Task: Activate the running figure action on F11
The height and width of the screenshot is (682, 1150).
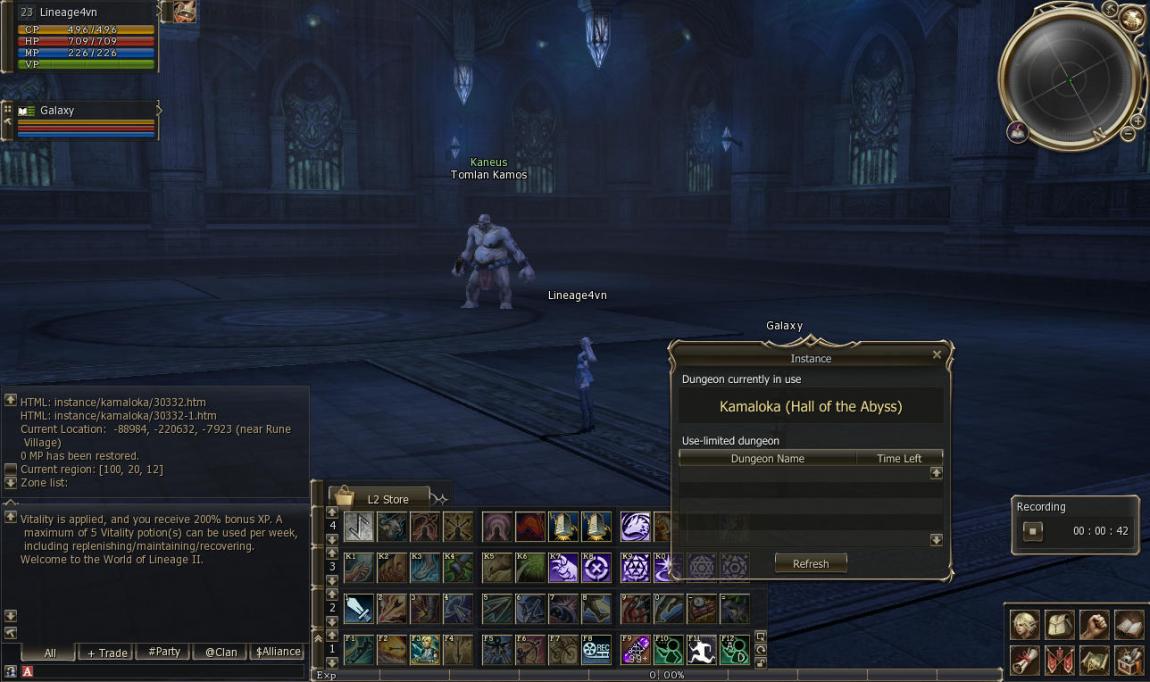Action: [x=702, y=650]
